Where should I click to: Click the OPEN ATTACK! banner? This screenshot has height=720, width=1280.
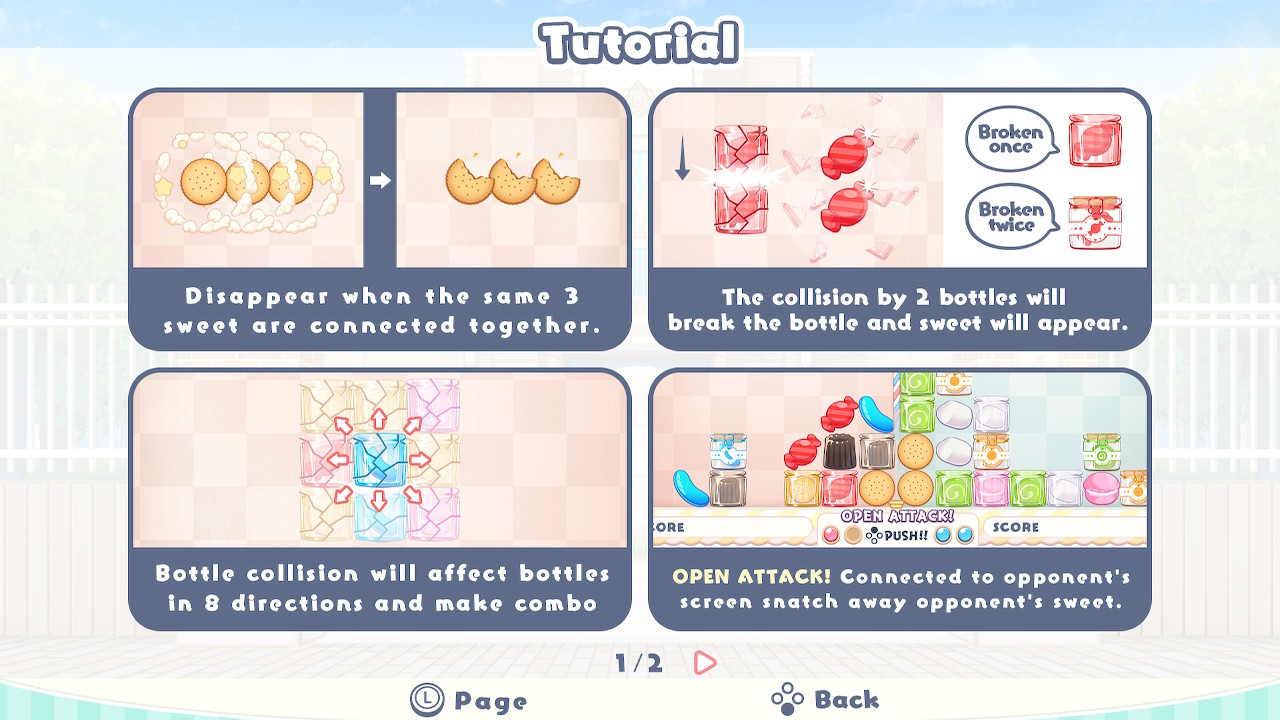pos(897,516)
